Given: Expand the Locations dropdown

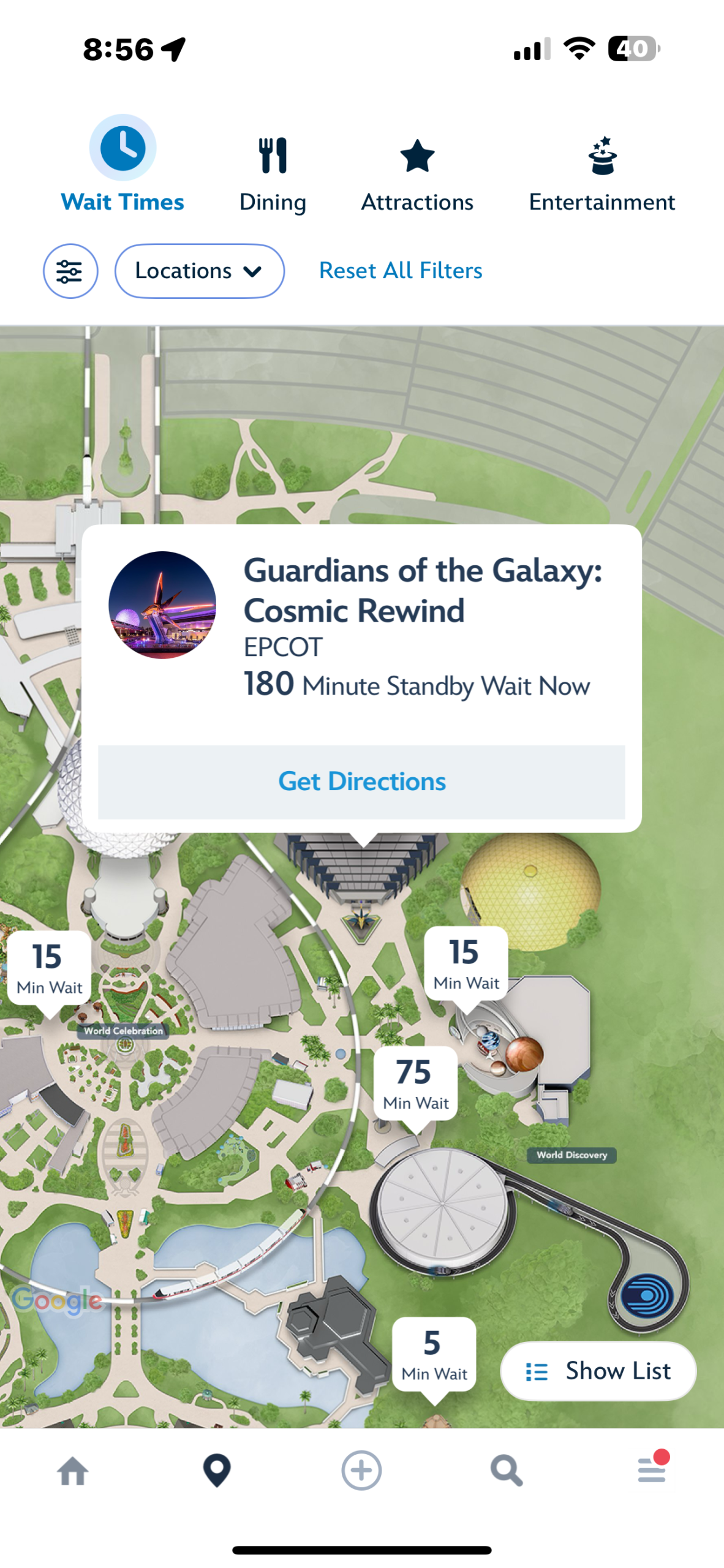Looking at the screenshot, I should point(199,271).
